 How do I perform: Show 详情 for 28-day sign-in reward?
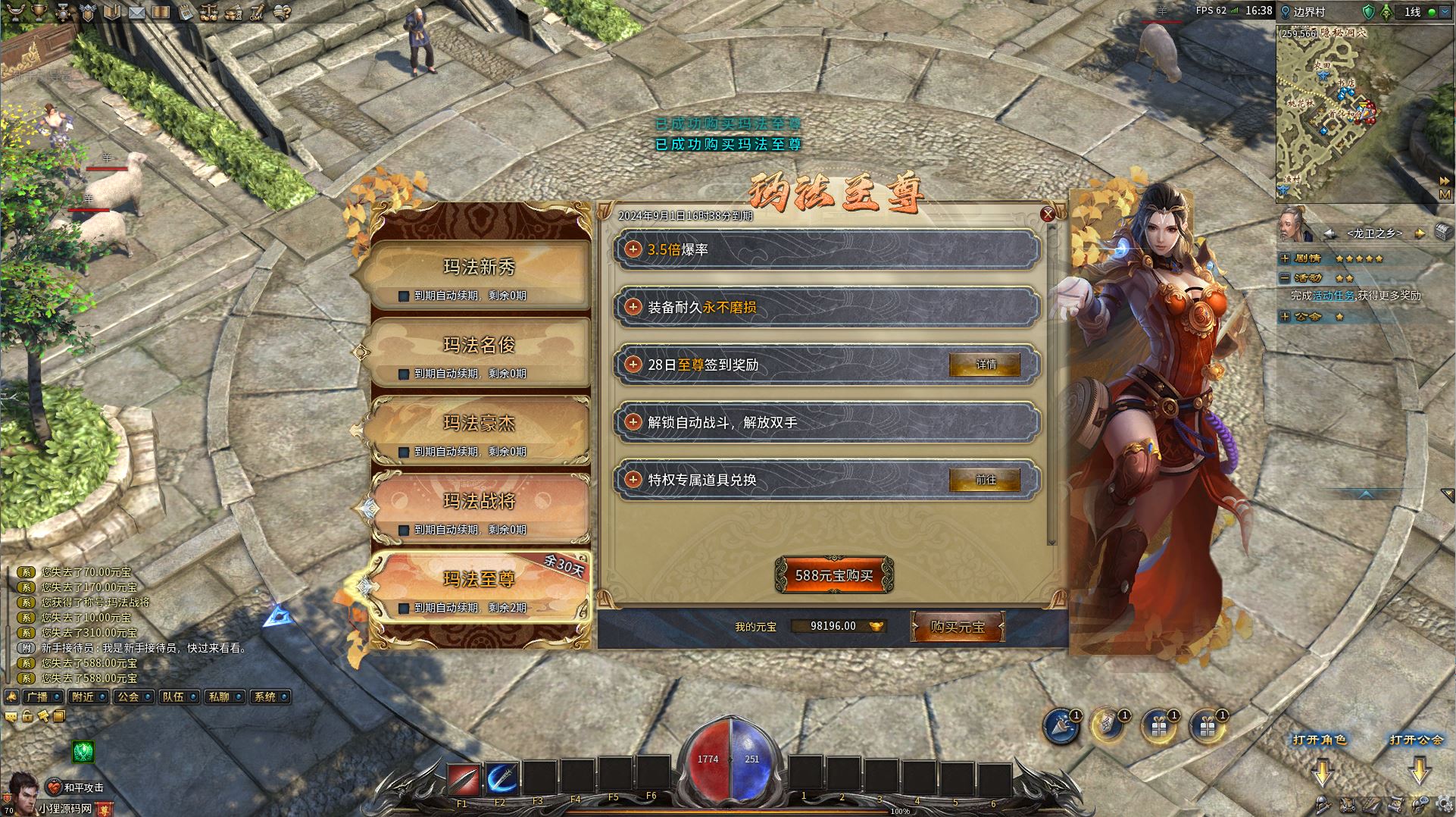point(985,365)
